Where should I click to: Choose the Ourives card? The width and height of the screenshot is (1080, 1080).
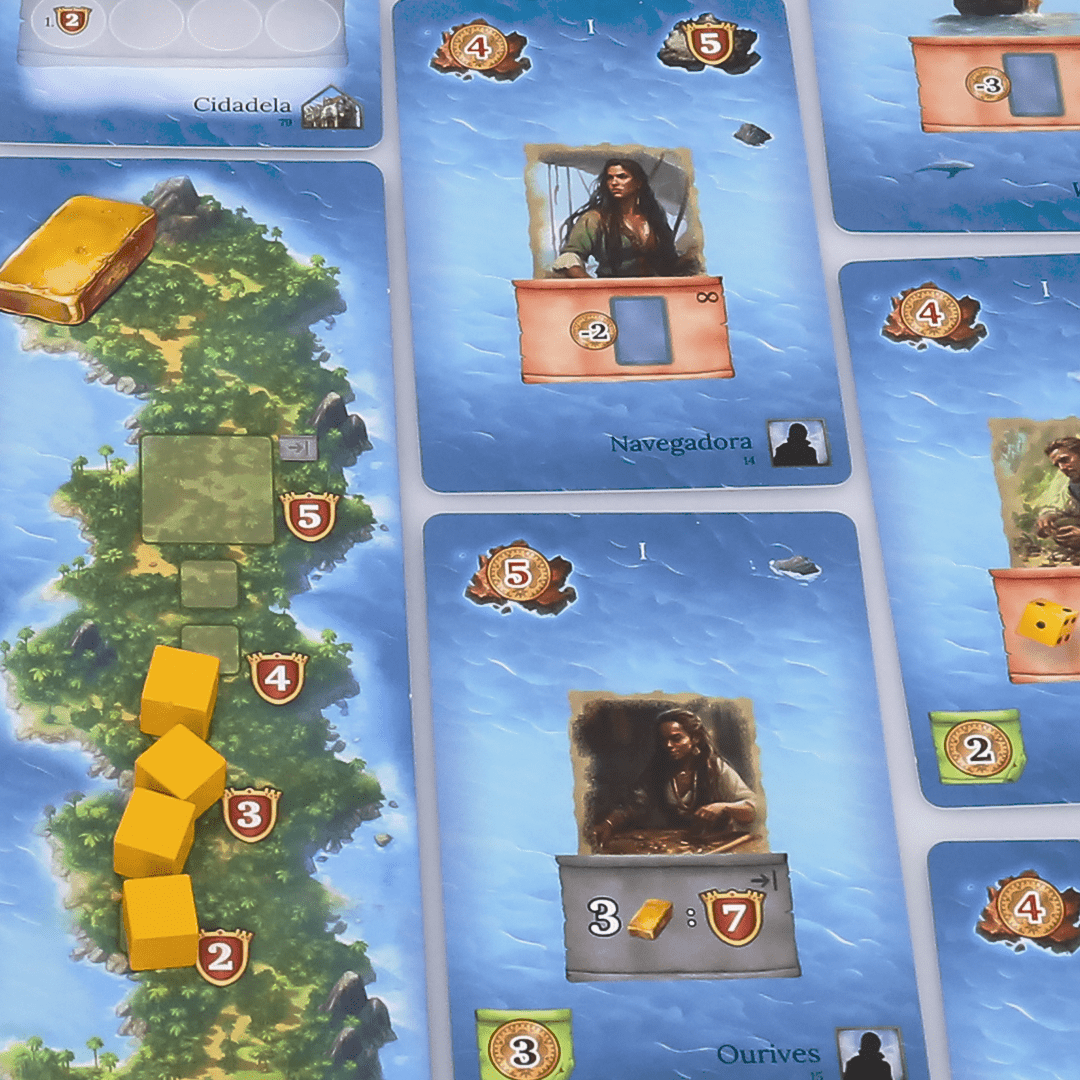pos(665,790)
